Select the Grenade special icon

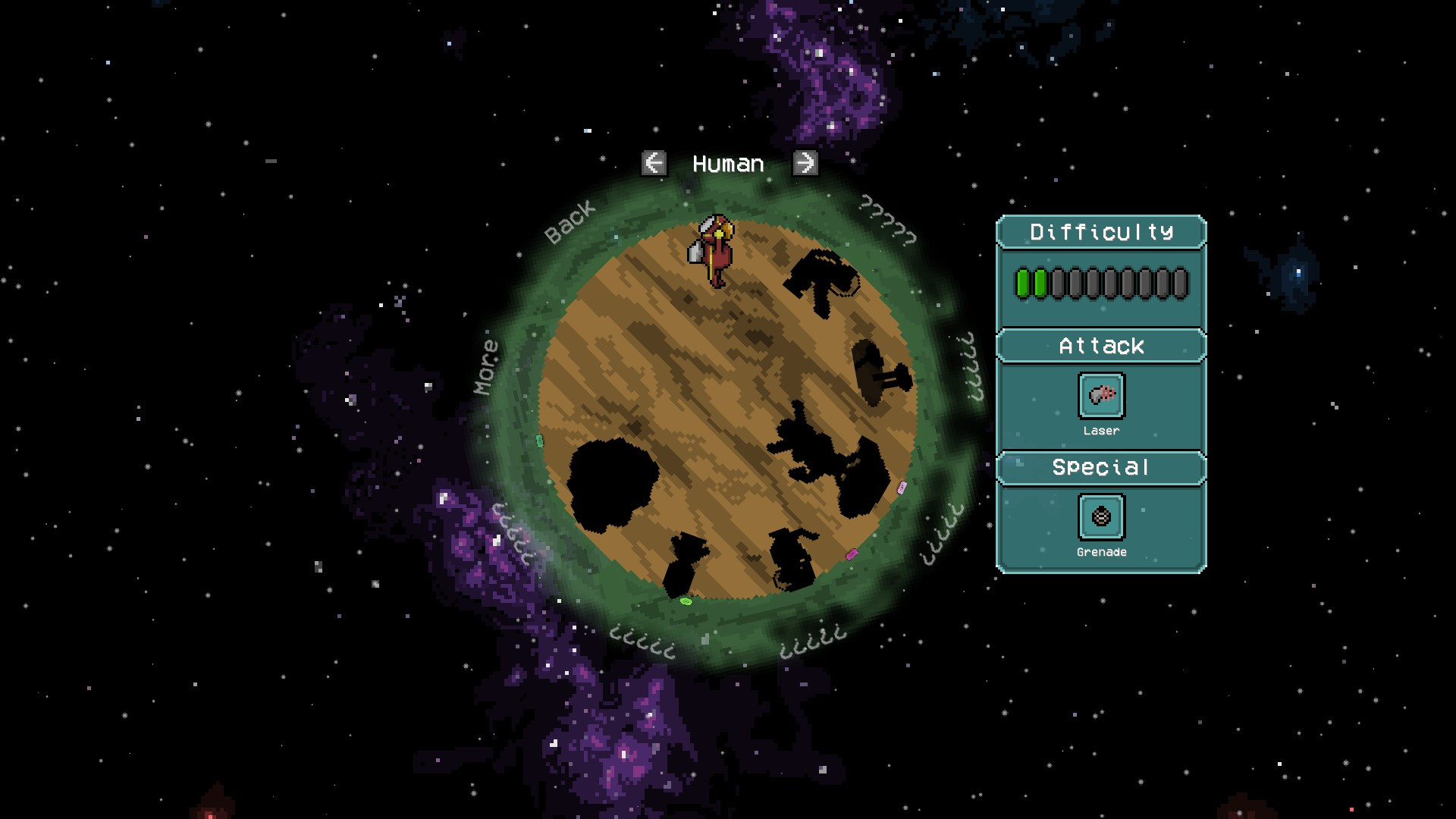[x=1101, y=516]
